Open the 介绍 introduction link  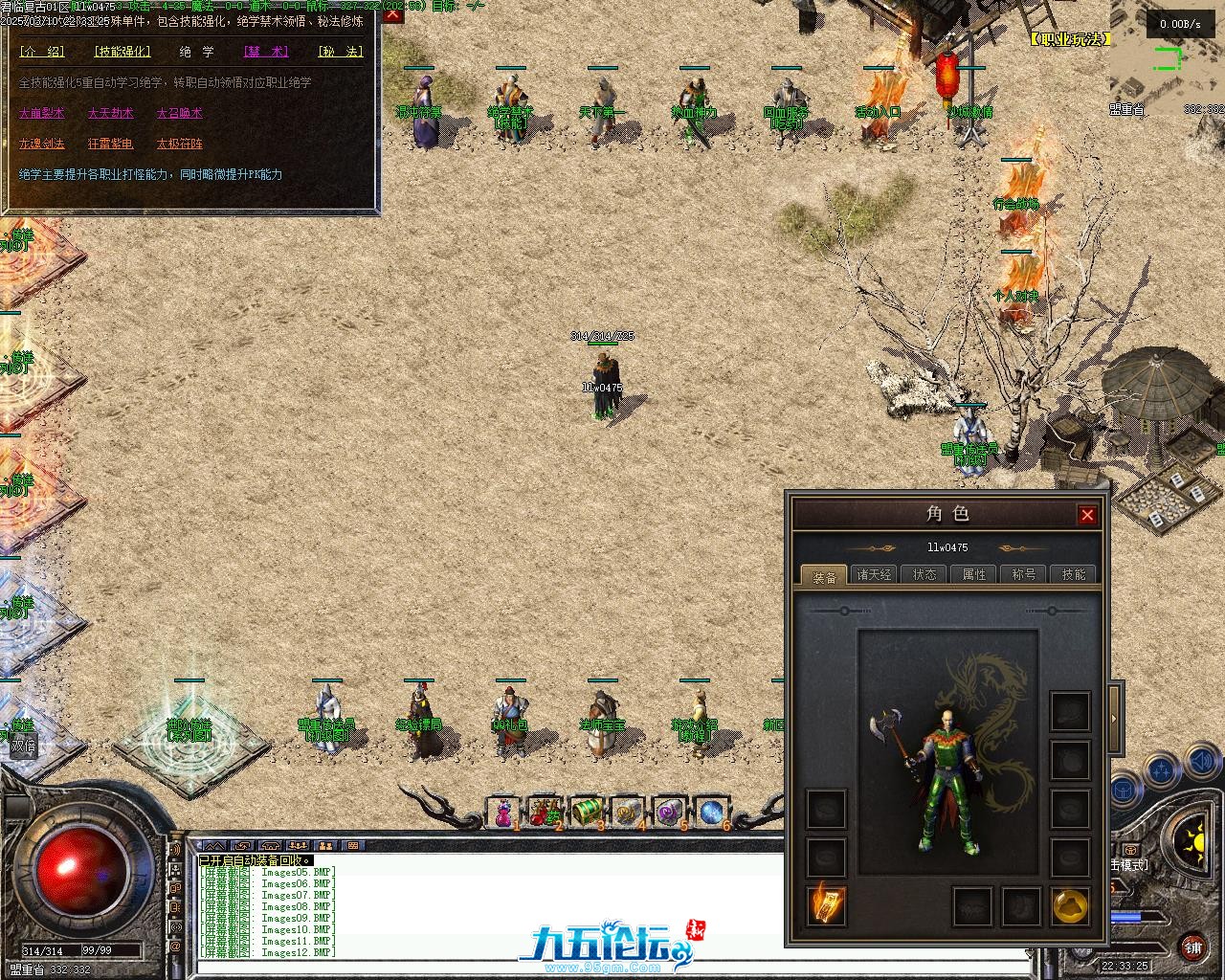click(42, 52)
